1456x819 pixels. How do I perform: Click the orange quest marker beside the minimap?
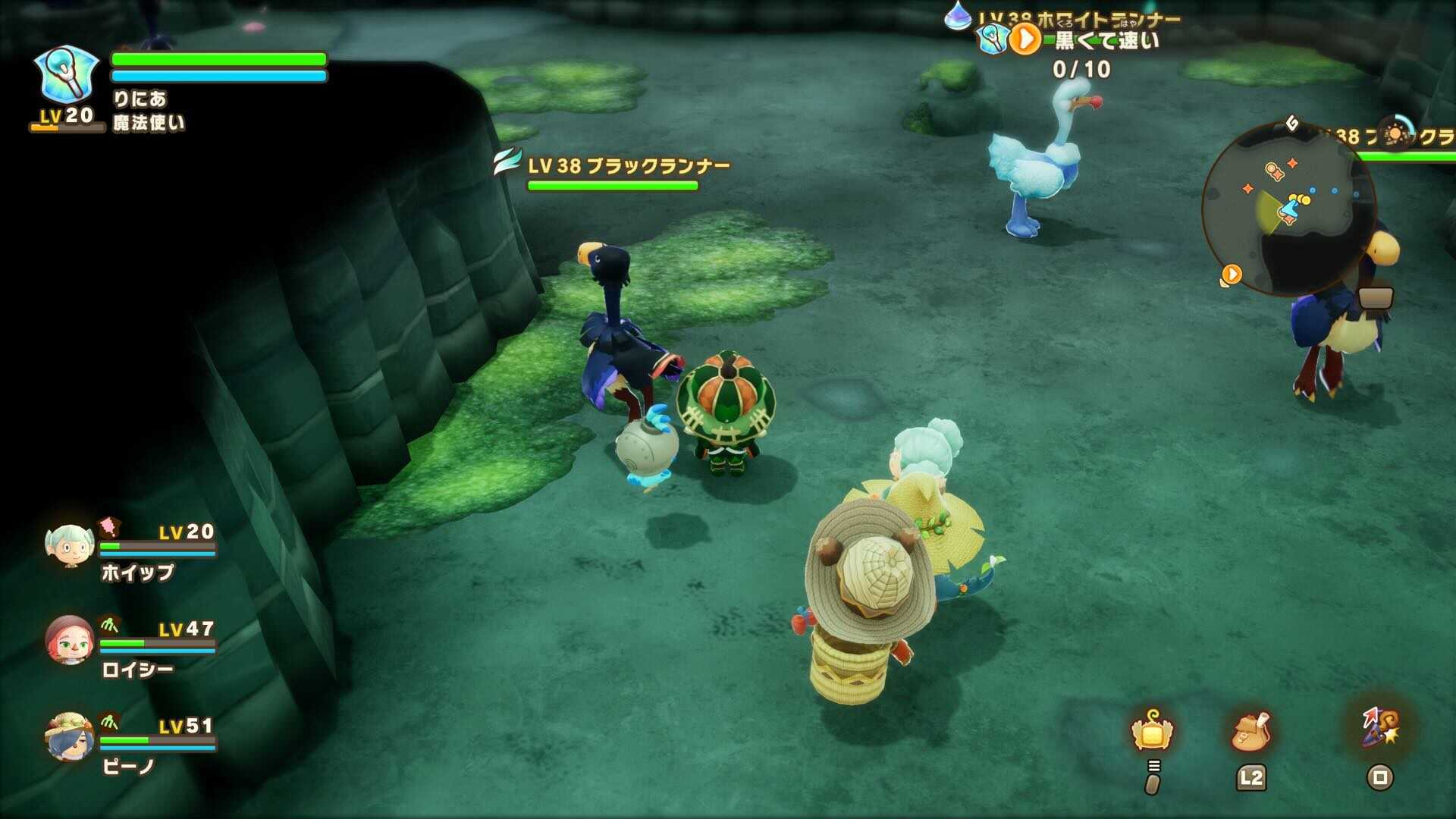click(1231, 274)
